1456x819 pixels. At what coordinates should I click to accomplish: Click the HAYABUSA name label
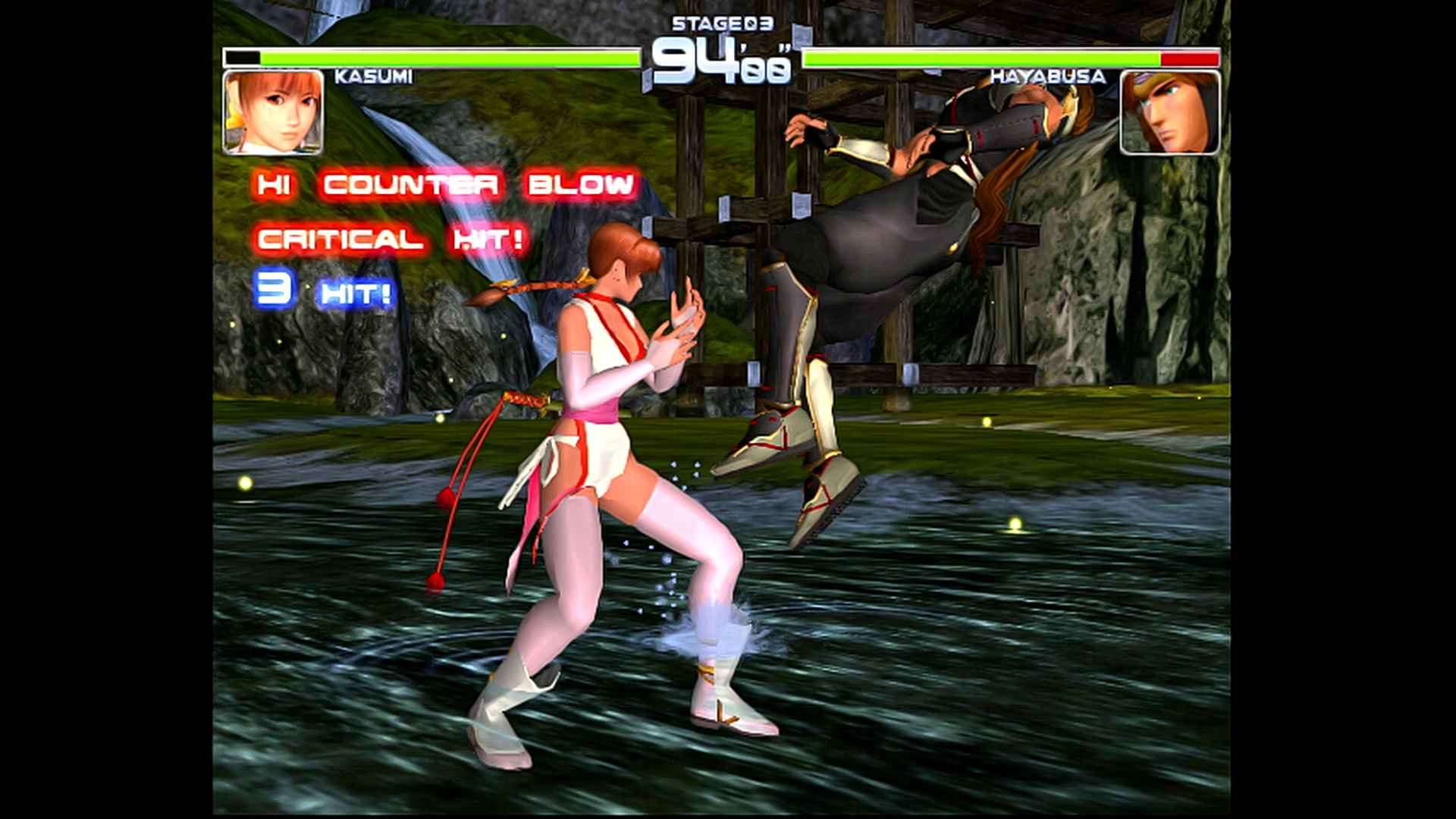1049,76
